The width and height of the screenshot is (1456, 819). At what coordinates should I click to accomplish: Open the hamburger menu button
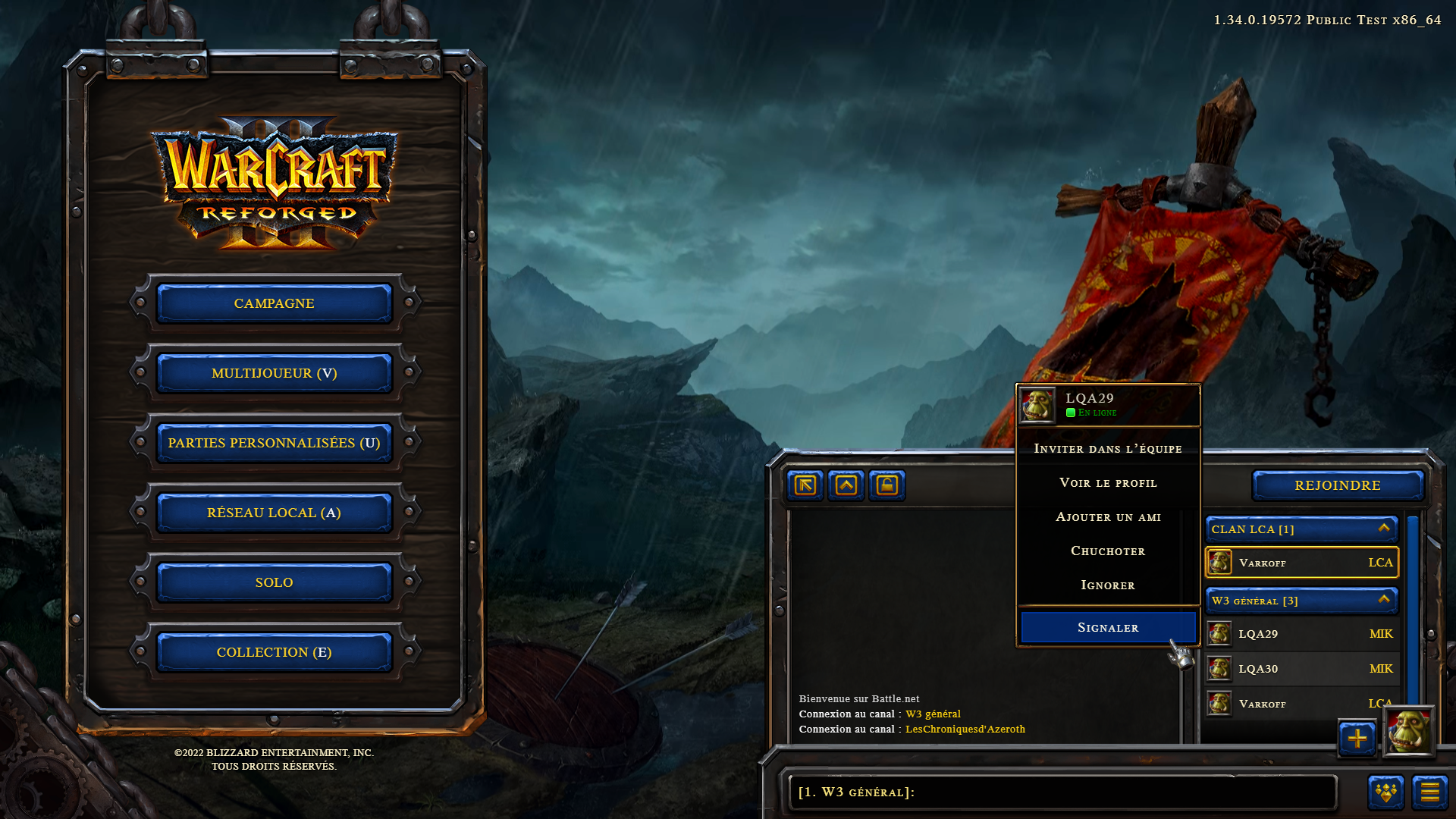click(1429, 792)
